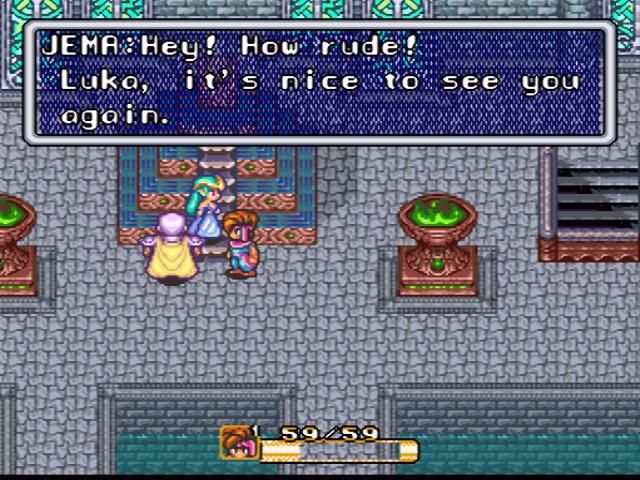The width and height of the screenshot is (640, 480).
Task: Click the JEMA dialogue box to continue
Action: (320, 80)
